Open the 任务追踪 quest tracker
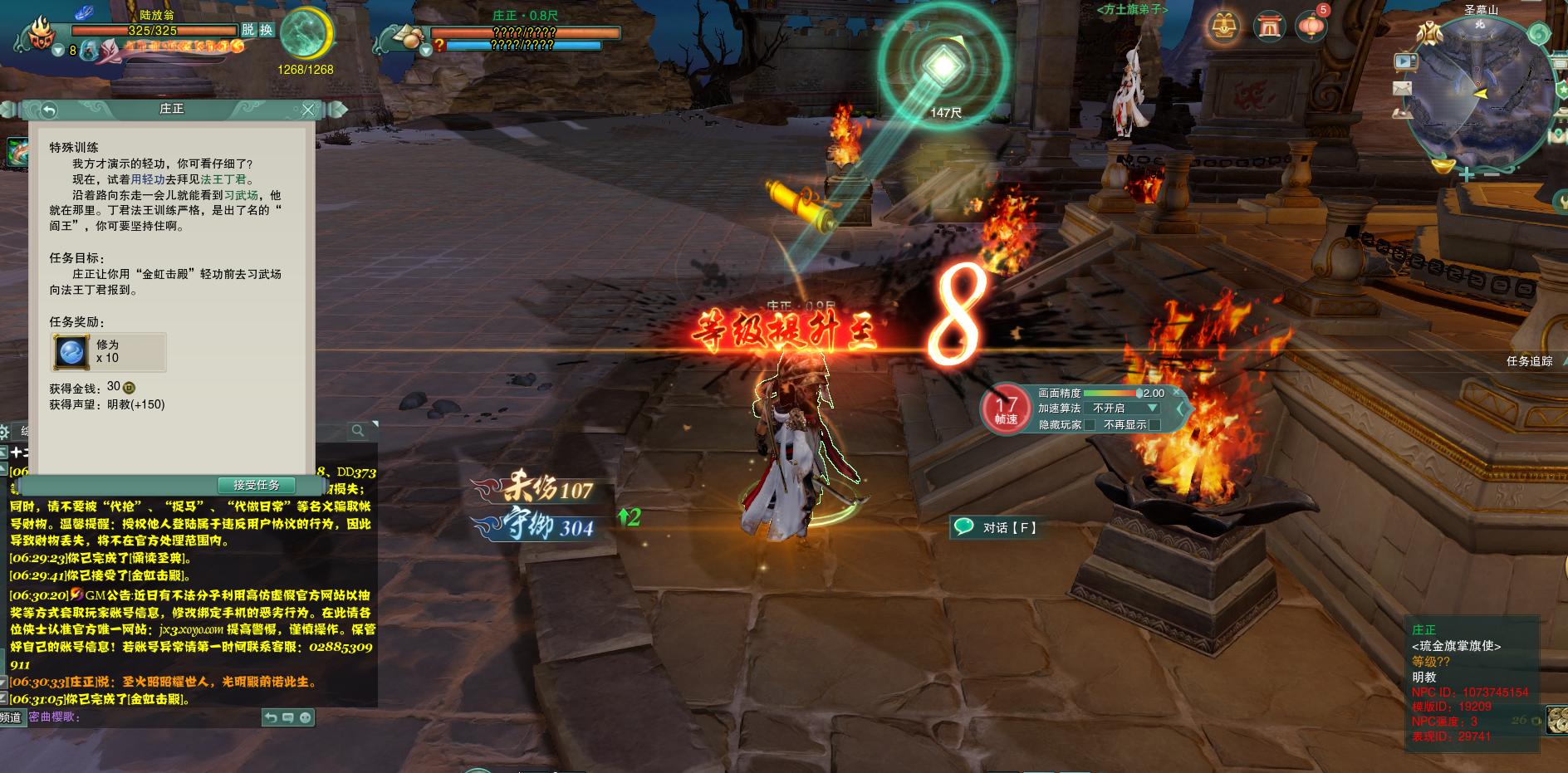Viewport: 1568px width, 773px height. pos(1530,361)
